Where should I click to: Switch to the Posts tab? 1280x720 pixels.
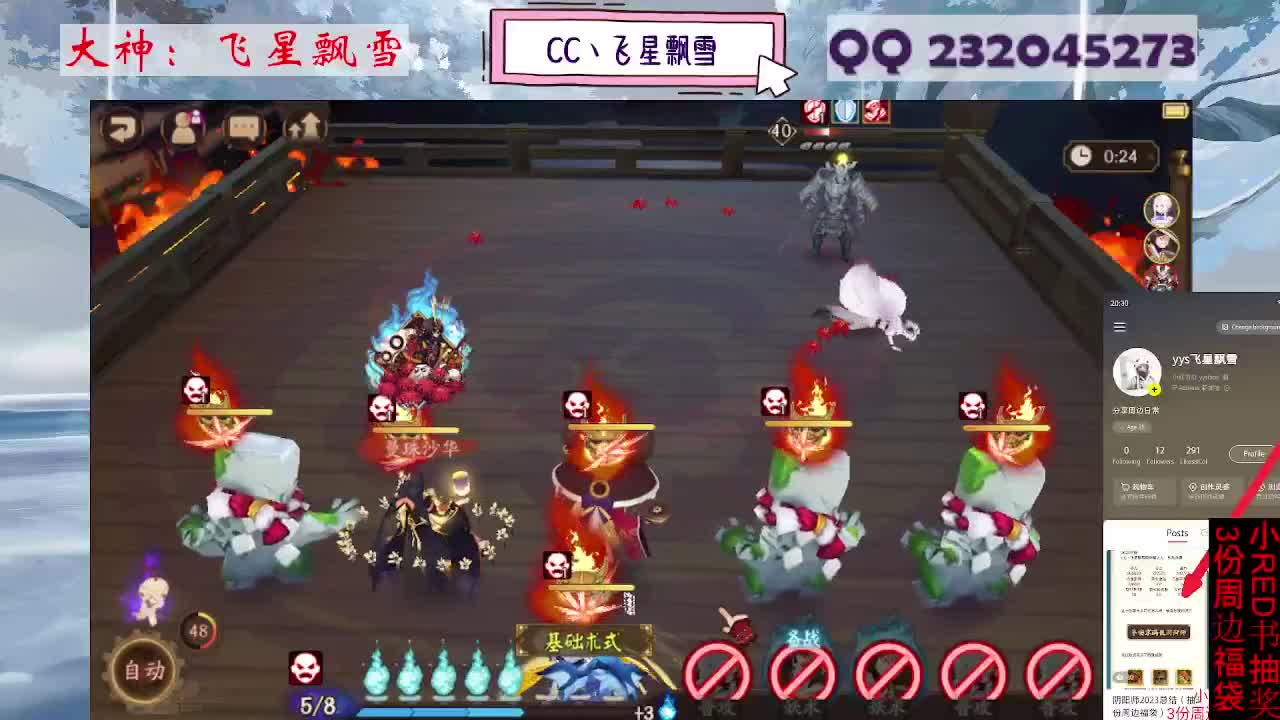click(x=1176, y=532)
